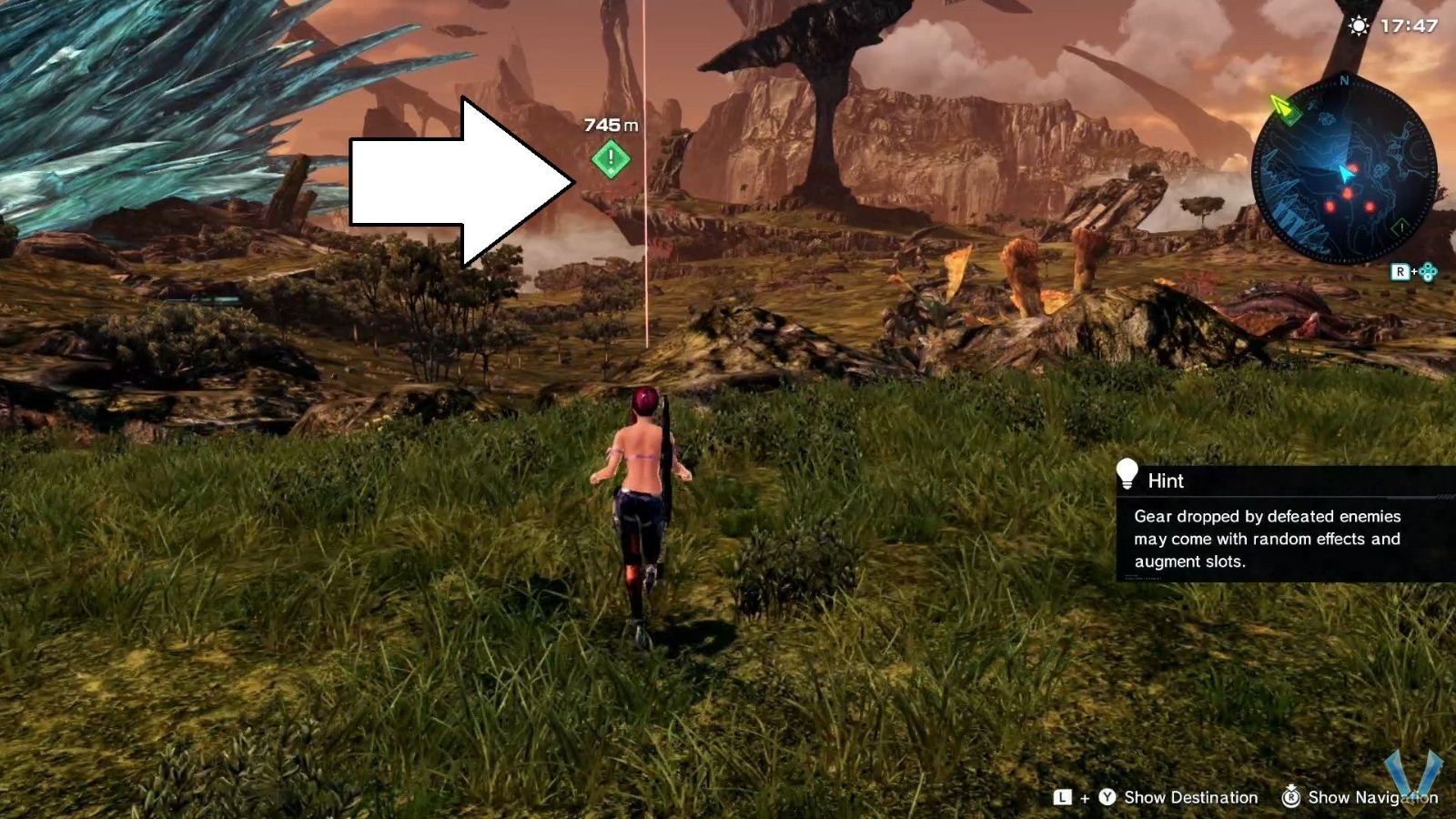Click the circled R icon beside Show Navigation
Viewport: 1456px width, 819px height.
1291,797
